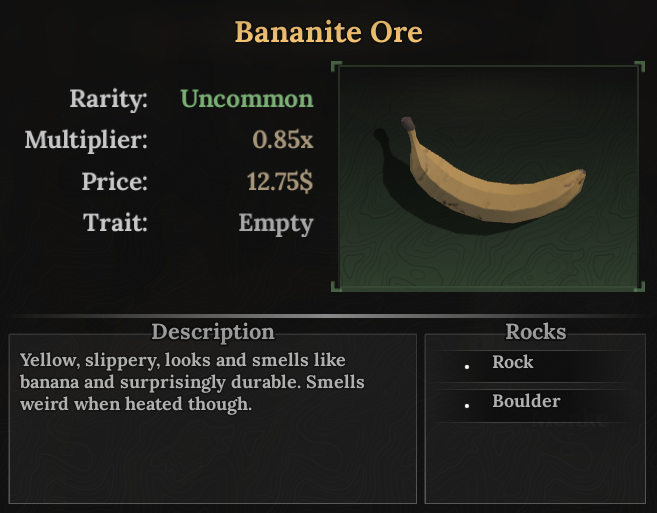
Task: Select the Rock entry in Rocks list
Action: [513, 363]
